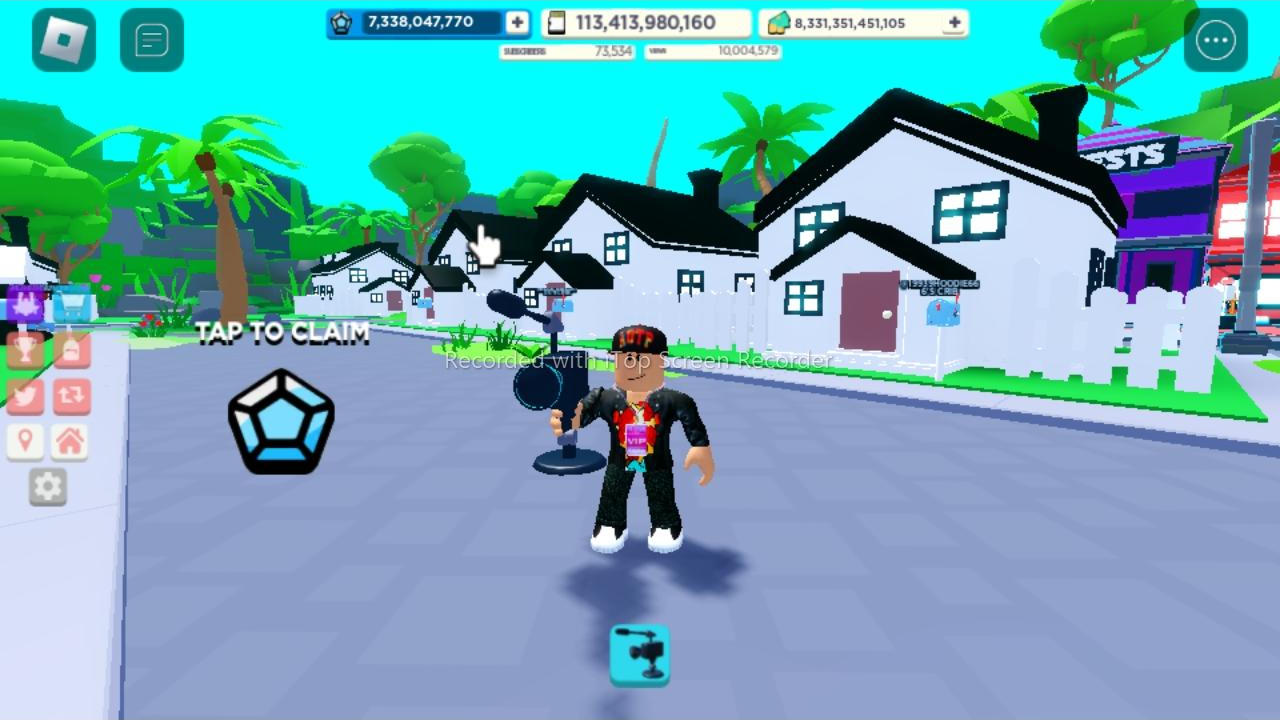Open the backpack inventory

tap(70, 350)
